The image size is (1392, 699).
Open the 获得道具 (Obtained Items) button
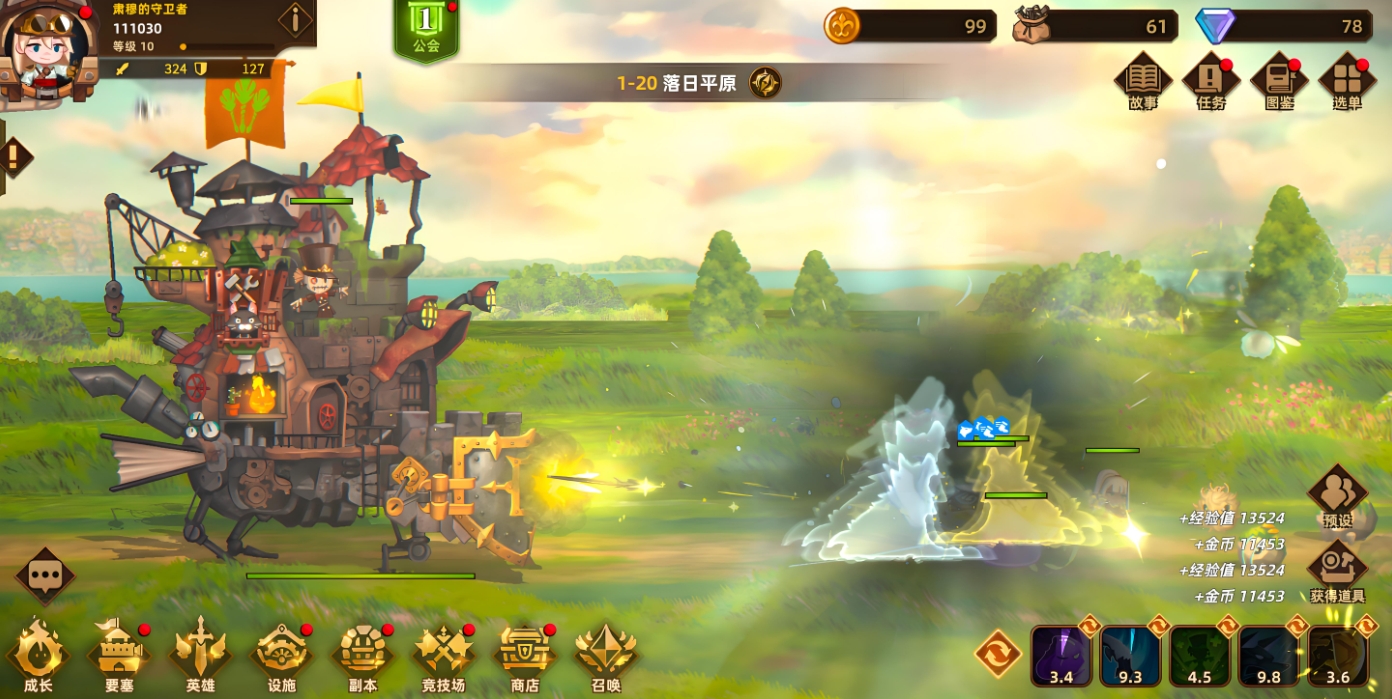(1337, 570)
